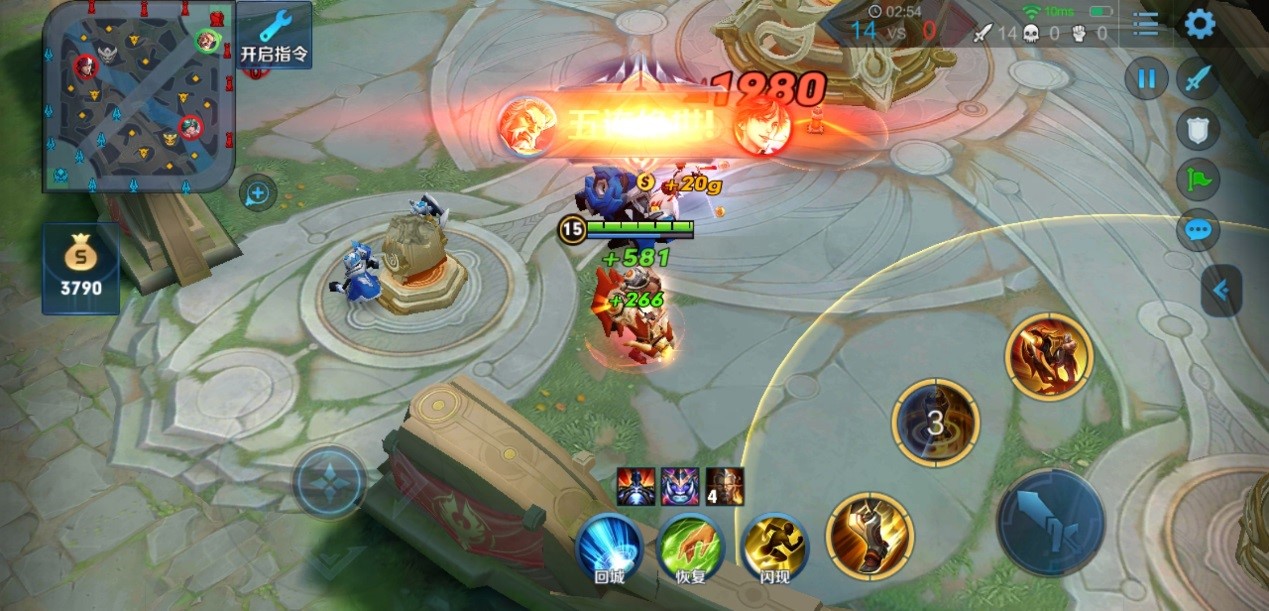This screenshot has height=611, width=1269.
Task: Activate the 恢复 heal spell
Action: click(x=690, y=547)
